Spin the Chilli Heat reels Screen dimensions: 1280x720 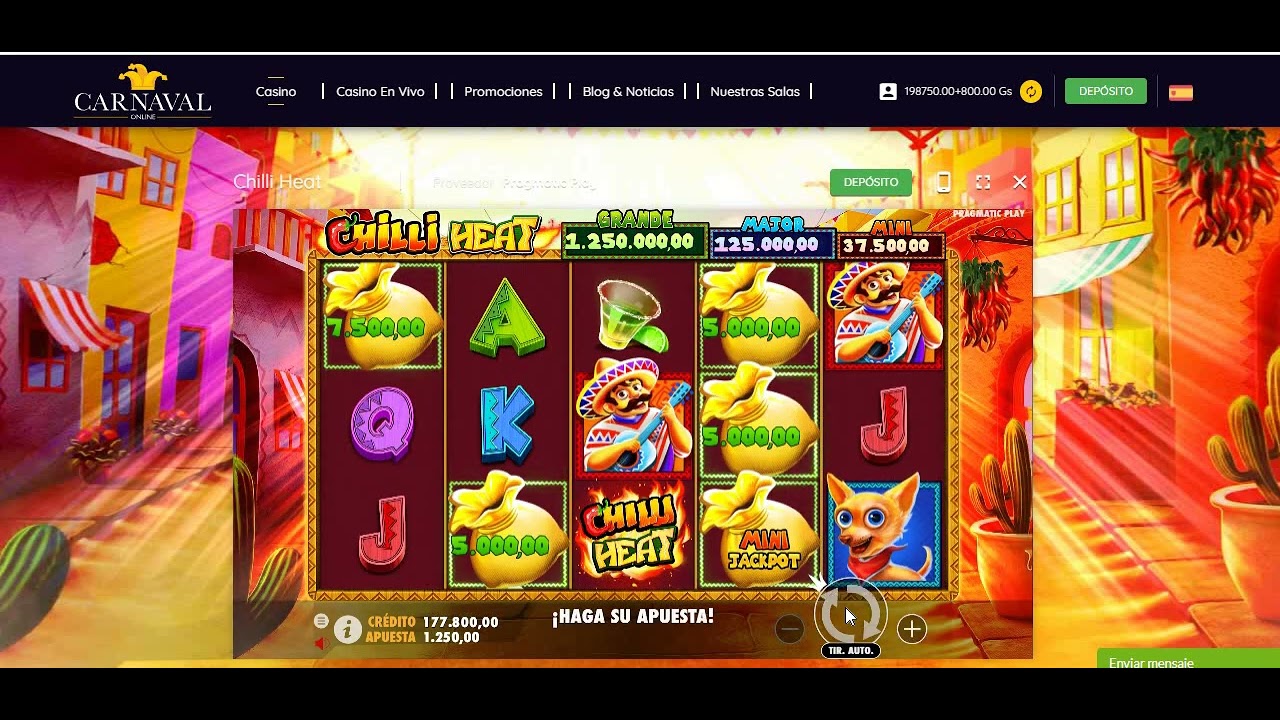tap(849, 615)
